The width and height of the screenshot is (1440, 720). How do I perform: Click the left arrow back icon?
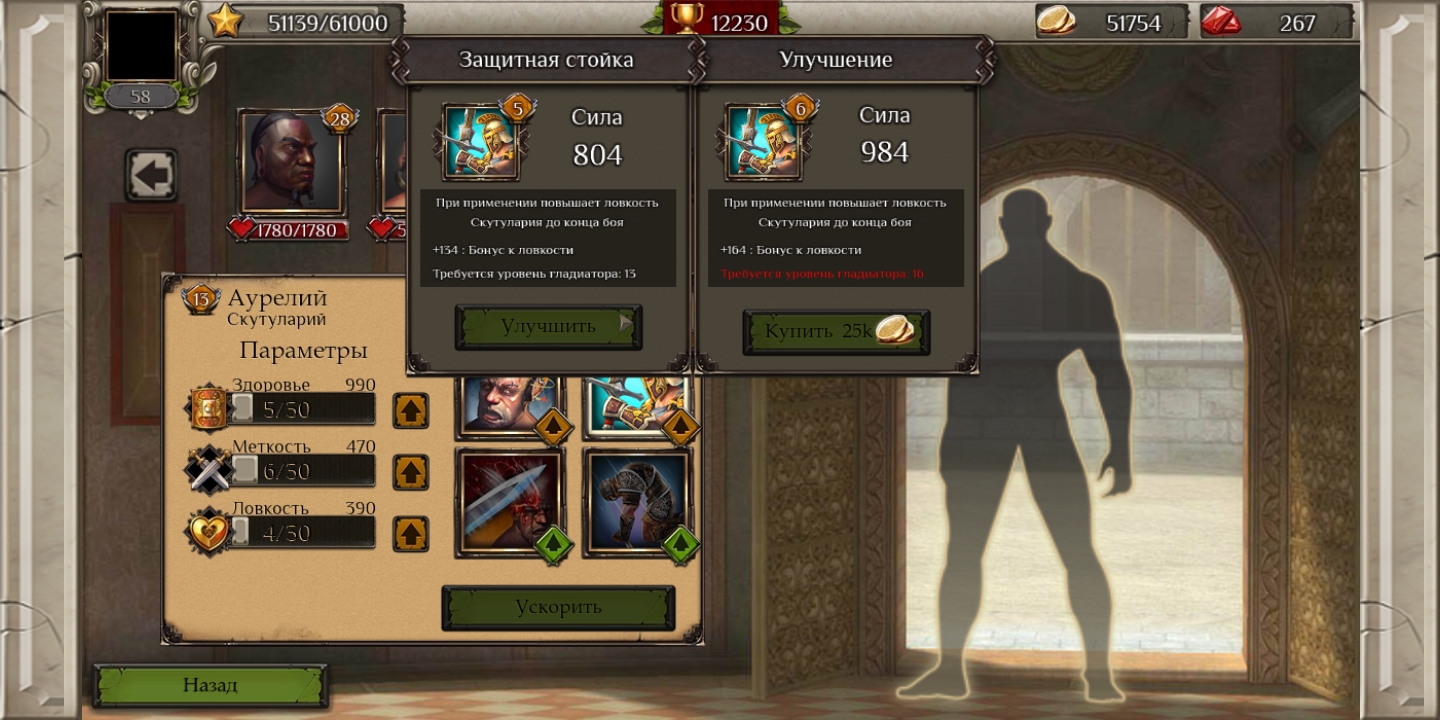[x=151, y=176]
